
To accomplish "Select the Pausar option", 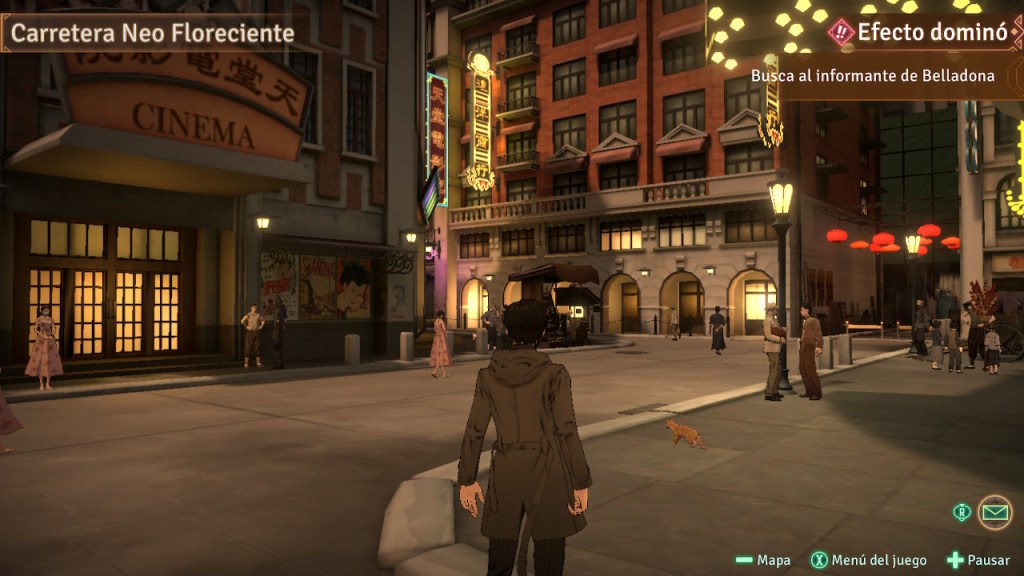I will 978,560.
